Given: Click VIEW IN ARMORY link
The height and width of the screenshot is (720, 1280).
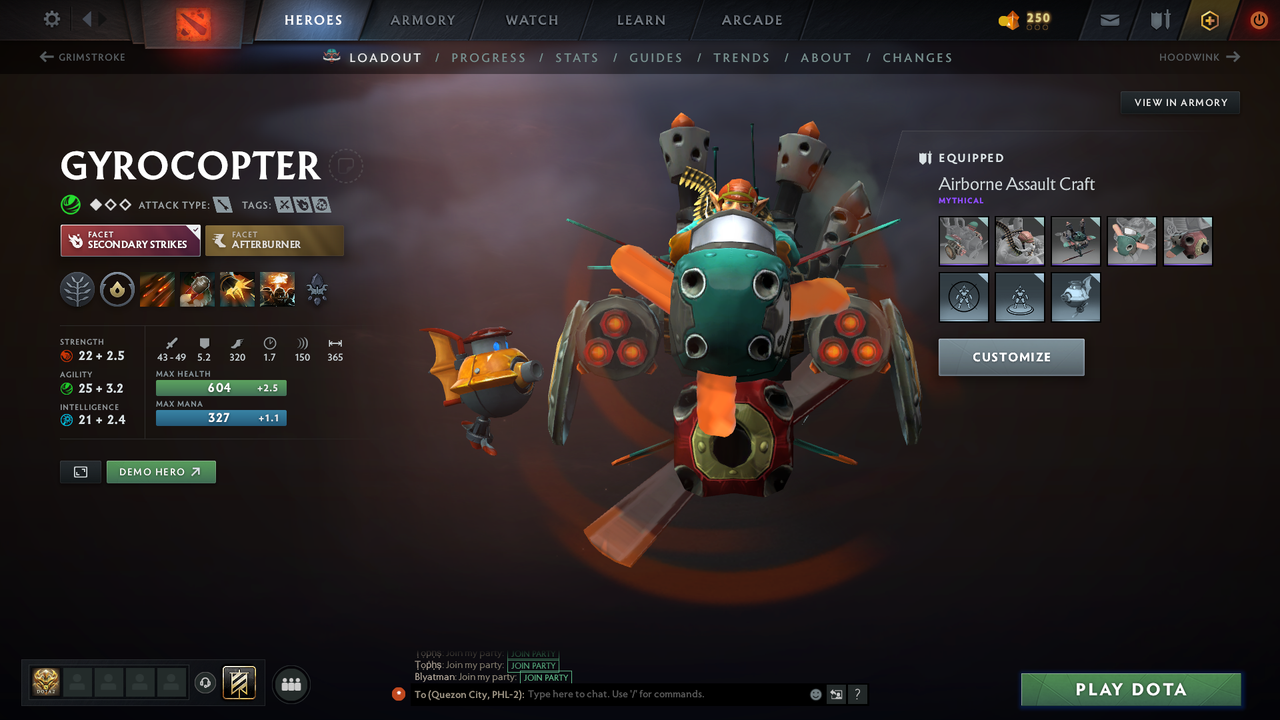Looking at the screenshot, I should coord(1179,102).
